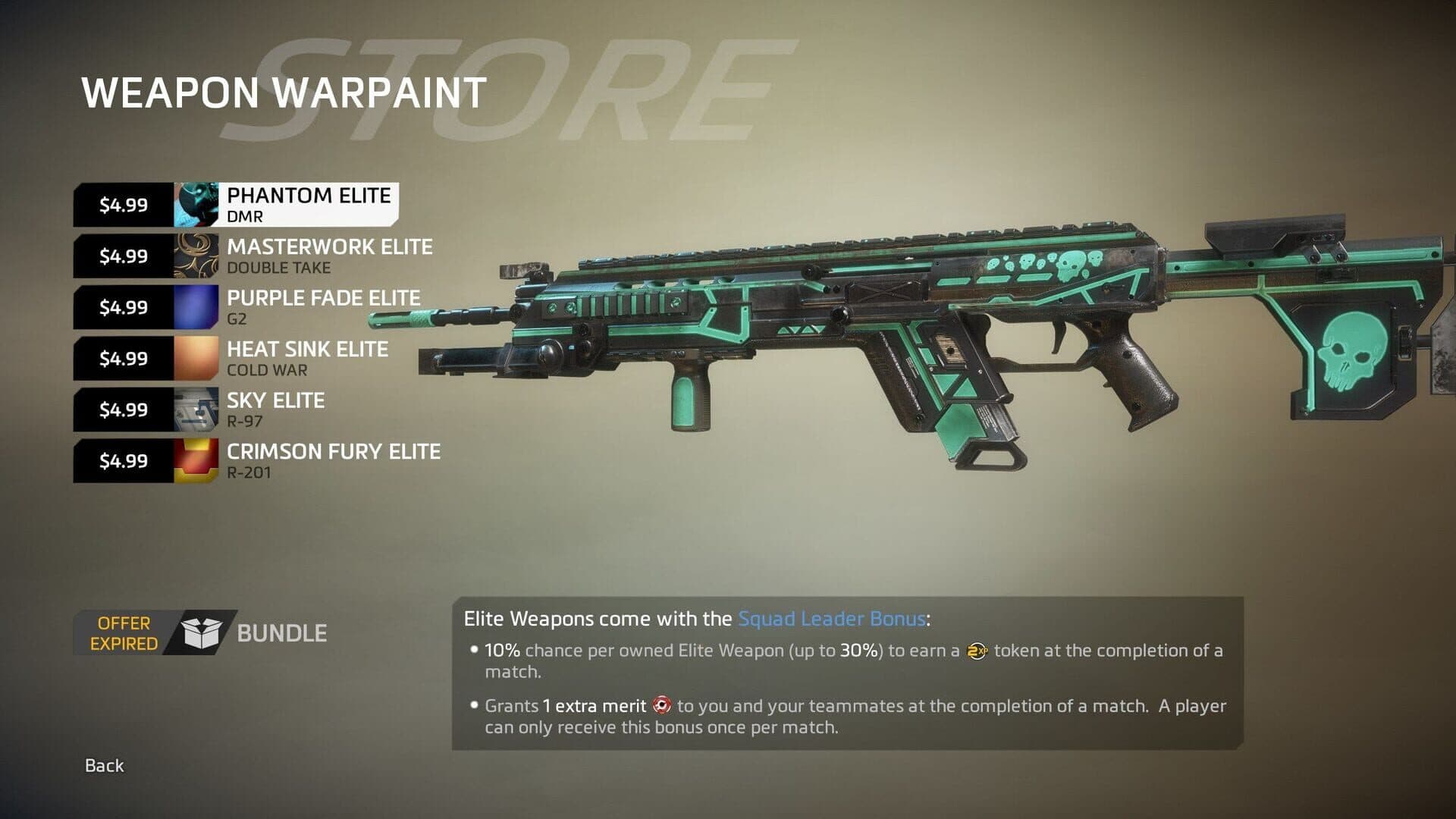1456x819 pixels.
Task: Go Back to the previous menu
Action: click(x=104, y=766)
